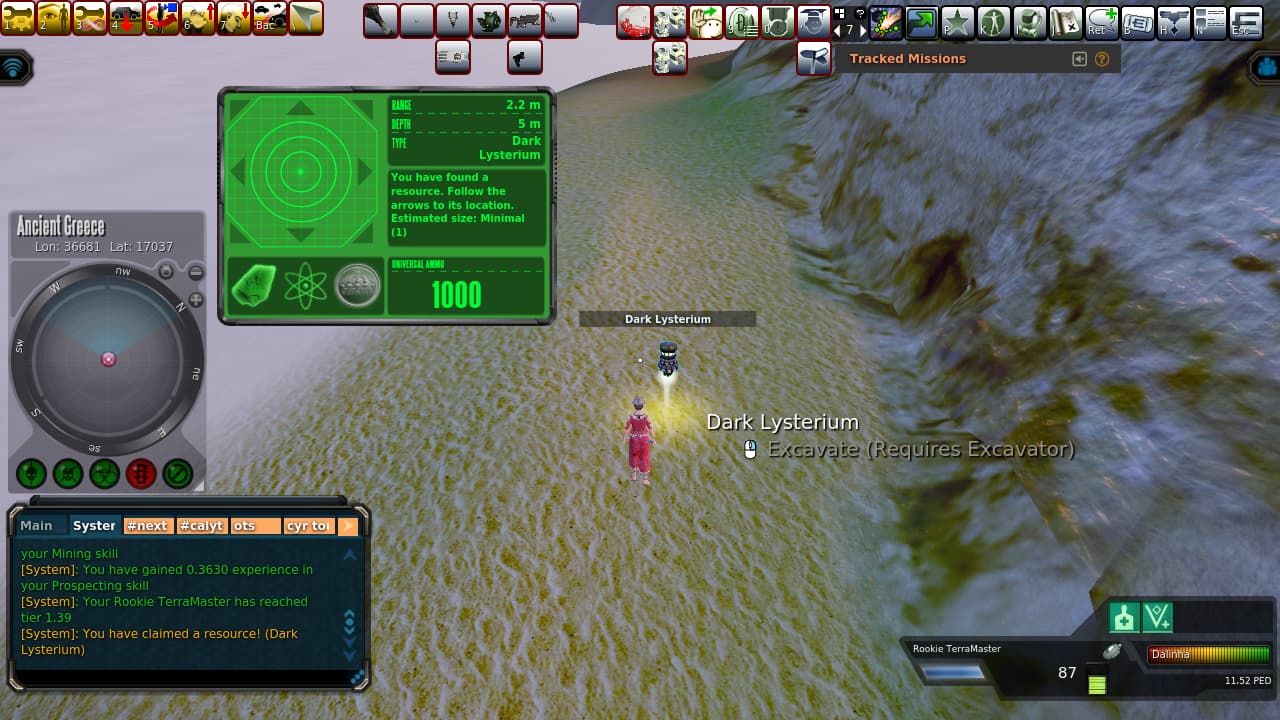Activate the vehicle hotbar slot 4

pos(126,17)
